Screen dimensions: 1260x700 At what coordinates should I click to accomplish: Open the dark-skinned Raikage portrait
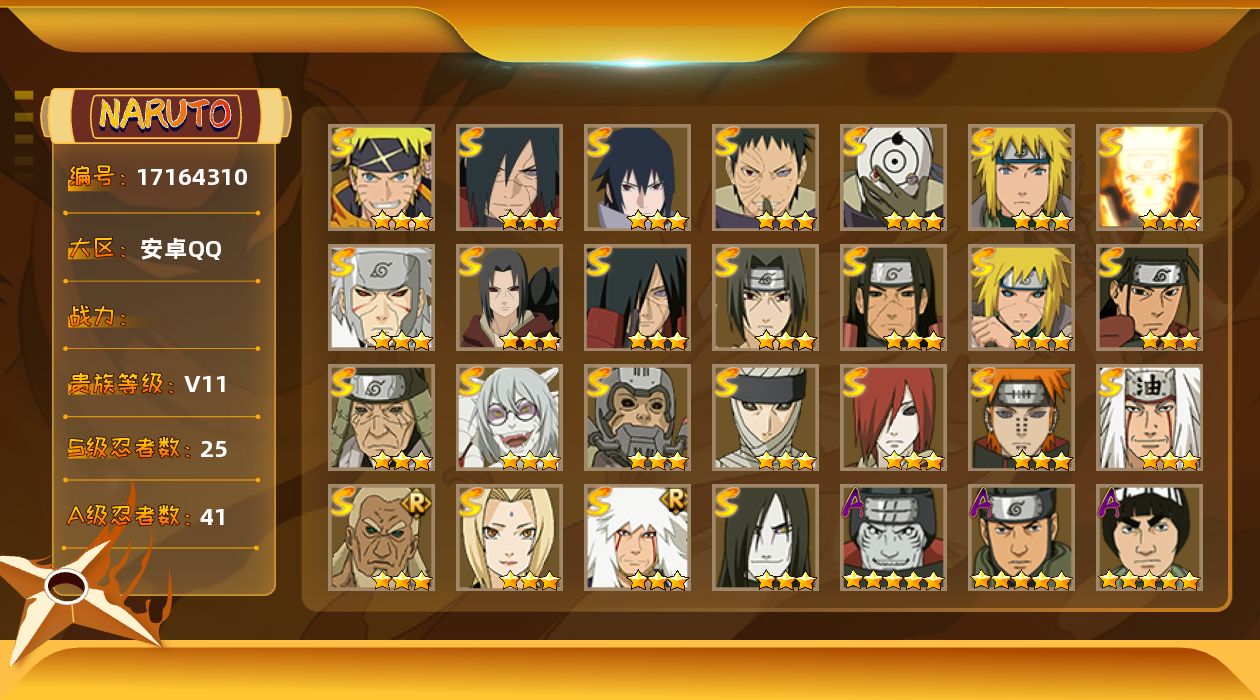(381, 537)
